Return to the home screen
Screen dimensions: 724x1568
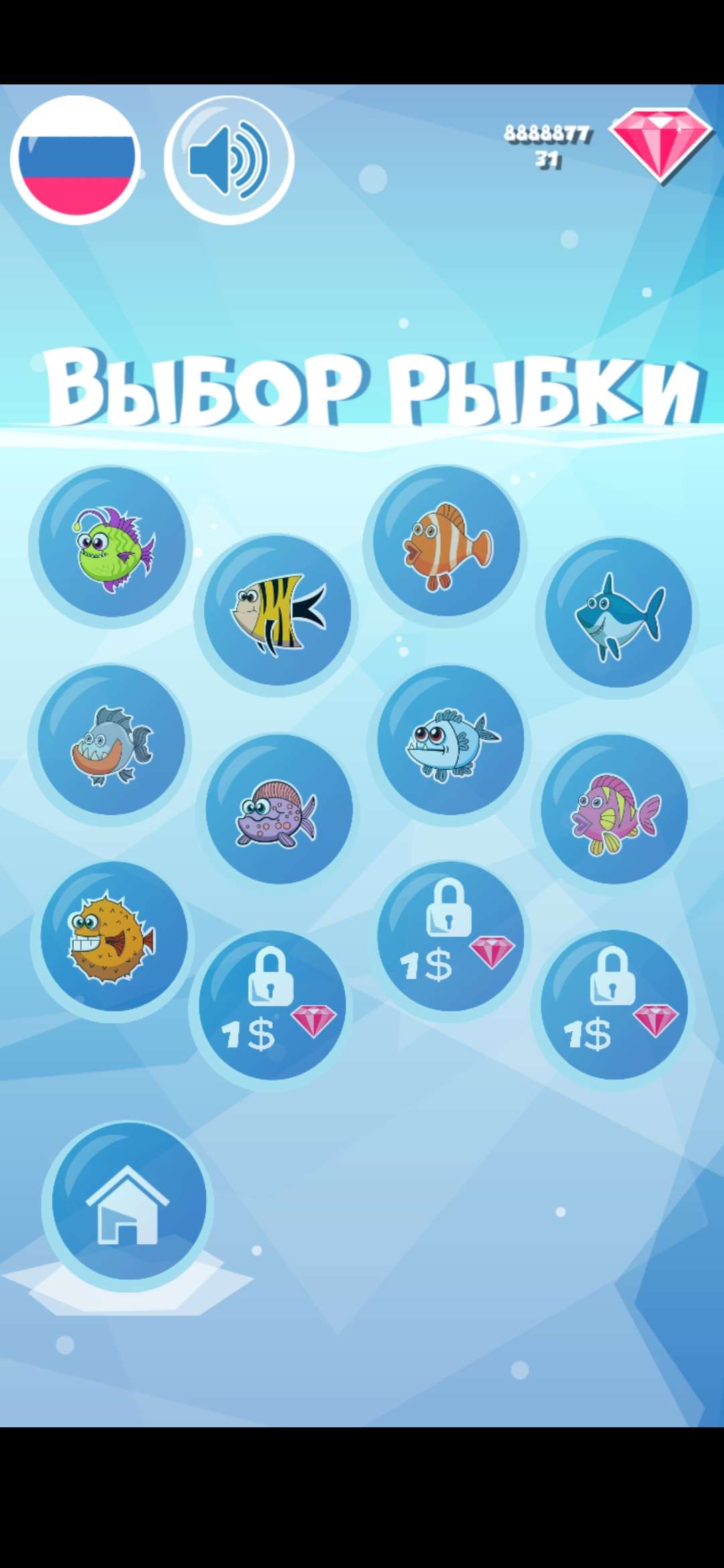click(127, 1203)
